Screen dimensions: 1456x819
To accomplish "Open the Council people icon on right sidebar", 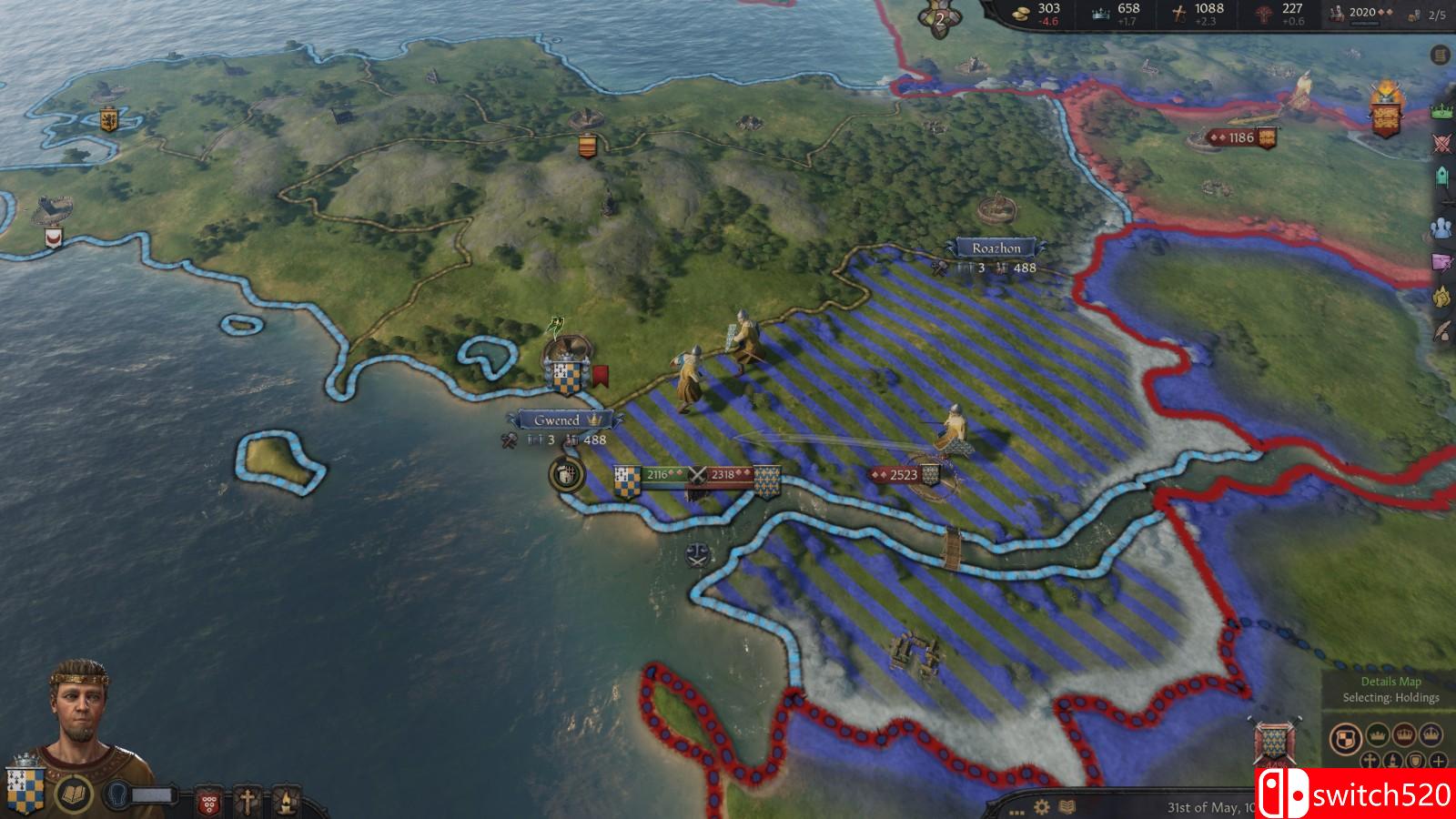I will coord(1440,226).
